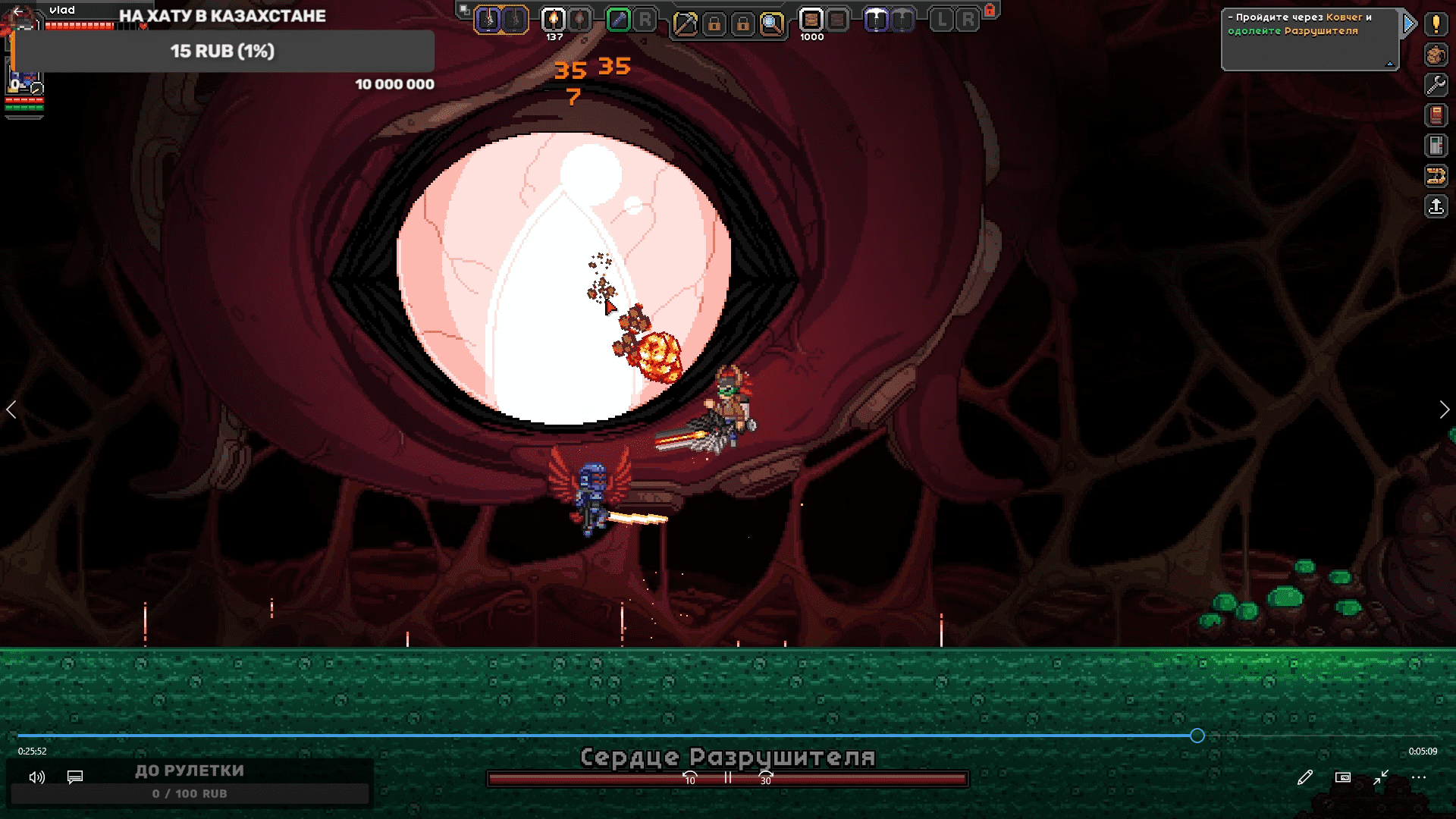Open the quest journal exclamation icon
1456x819 pixels.
point(1436,24)
